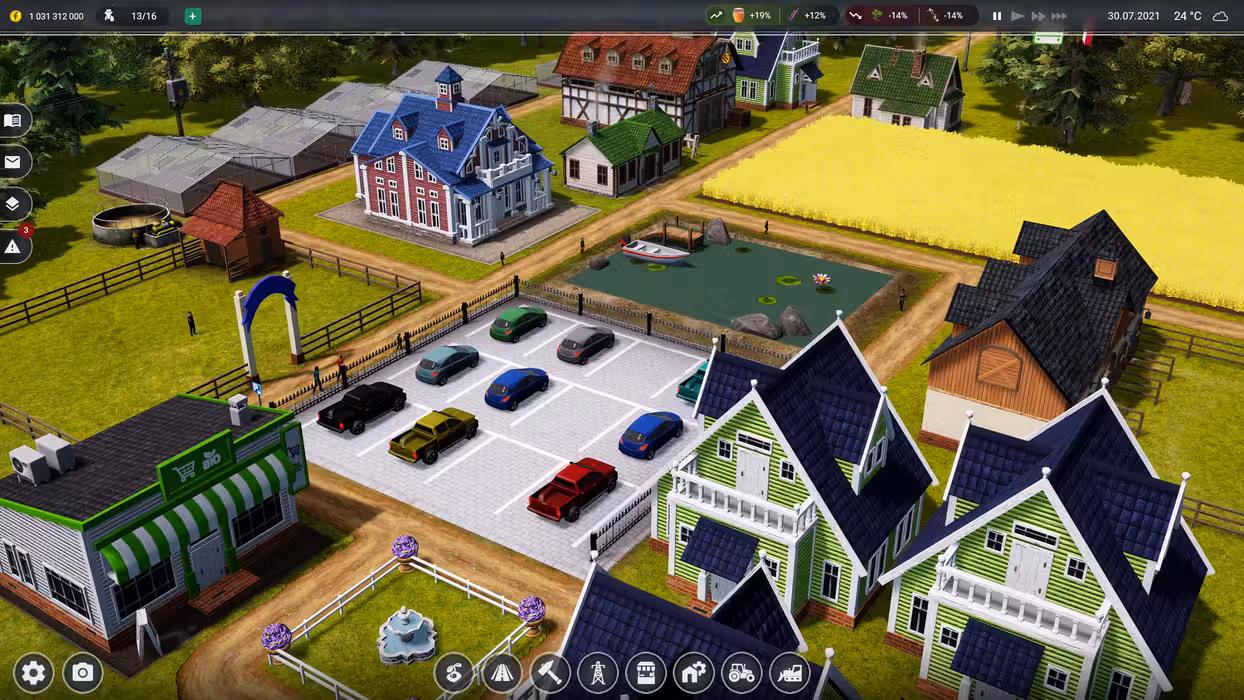The height and width of the screenshot is (700, 1244).
Task: Open the market stall shop menu
Action: (x=646, y=673)
